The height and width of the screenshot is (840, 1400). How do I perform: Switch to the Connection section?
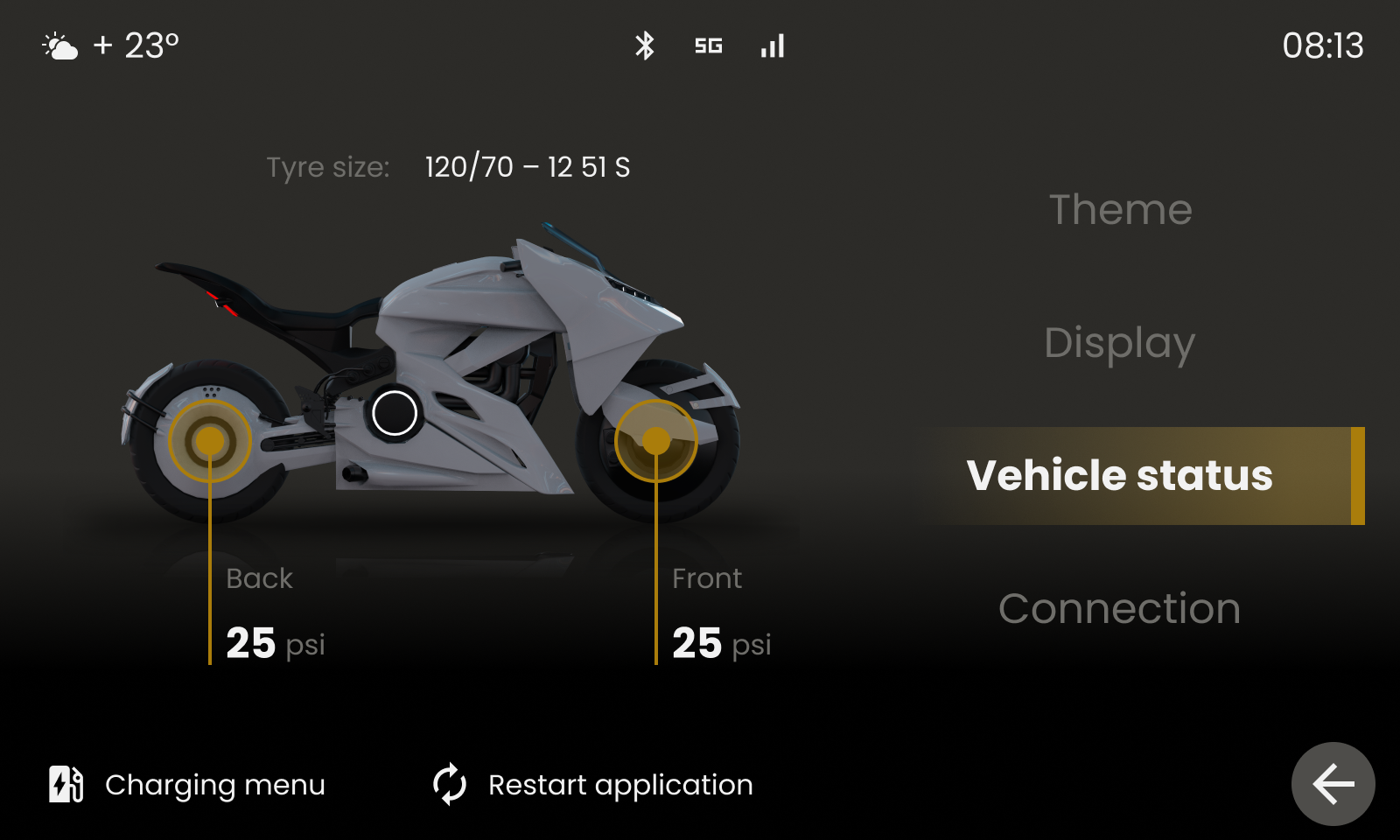pos(1119,609)
